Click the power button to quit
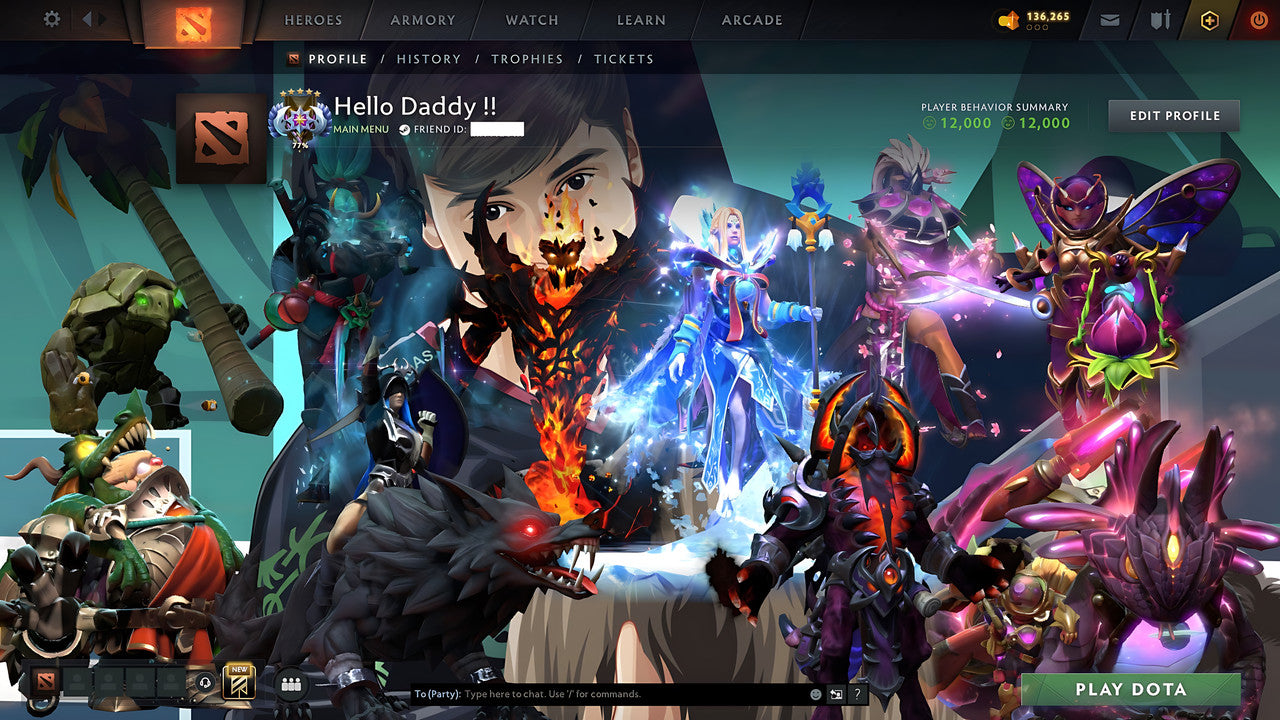 [x=1257, y=18]
